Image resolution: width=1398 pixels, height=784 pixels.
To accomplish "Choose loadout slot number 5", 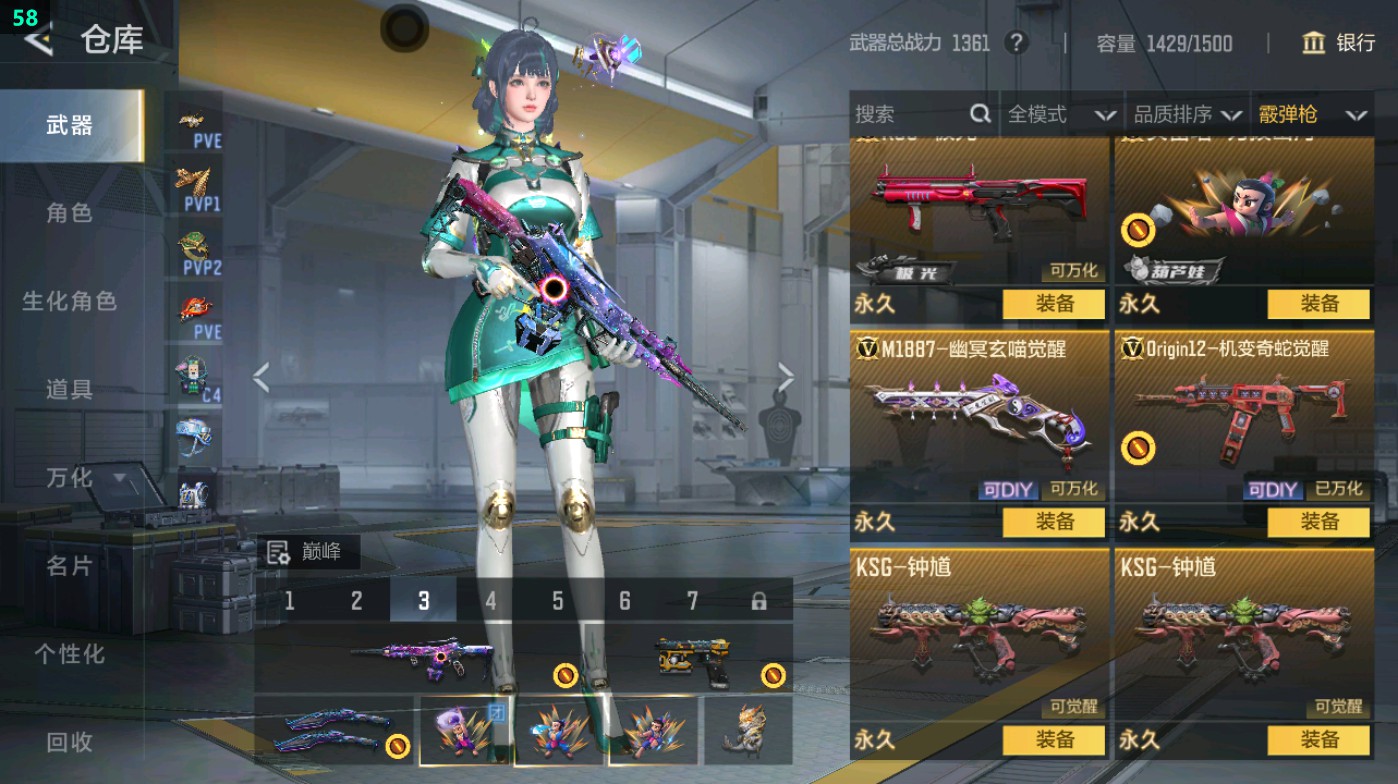I will point(557,601).
